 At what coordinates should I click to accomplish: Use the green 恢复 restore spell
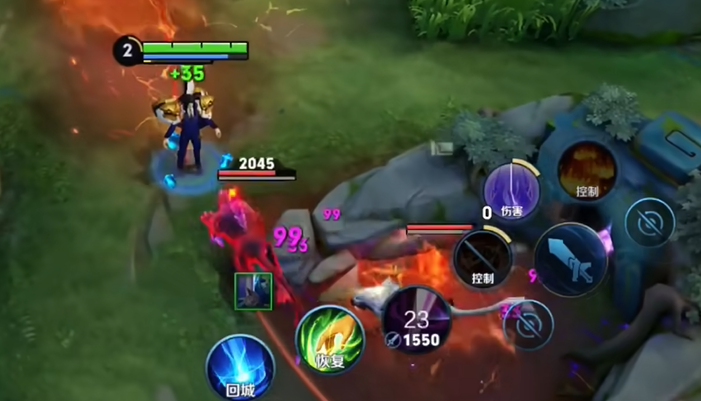[x=329, y=339]
